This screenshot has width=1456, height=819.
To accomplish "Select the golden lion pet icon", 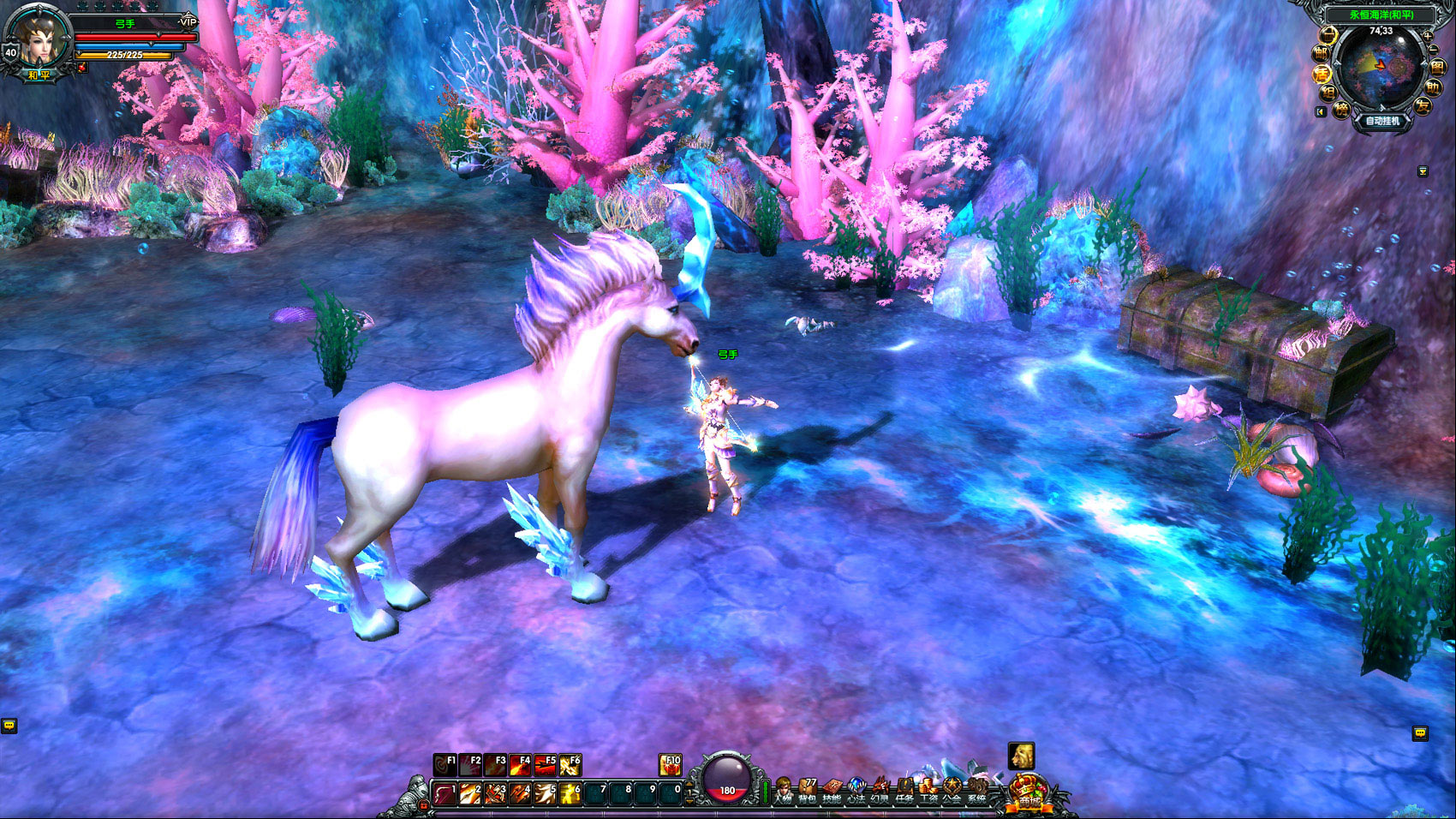I will point(1021,756).
